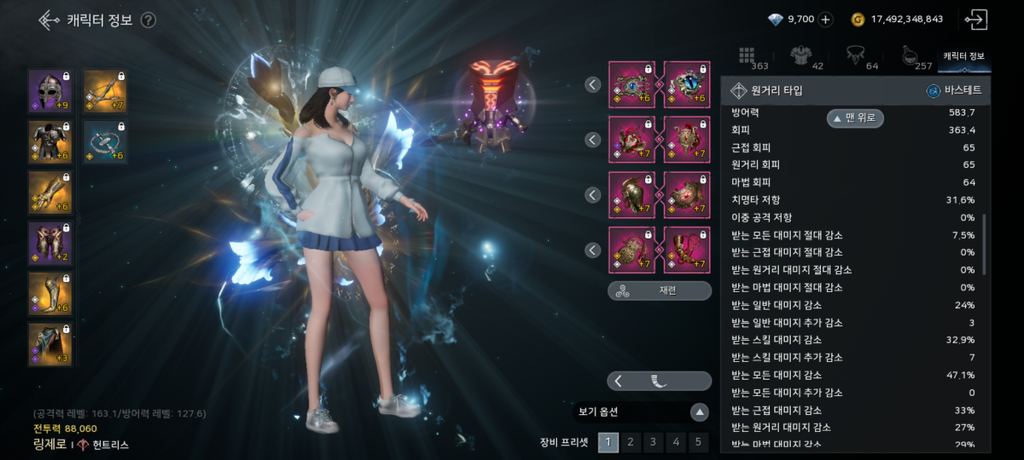Screen dimensions: 1024x460
Task: Open the grid inventory tab showing 363
Action: [752, 58]
